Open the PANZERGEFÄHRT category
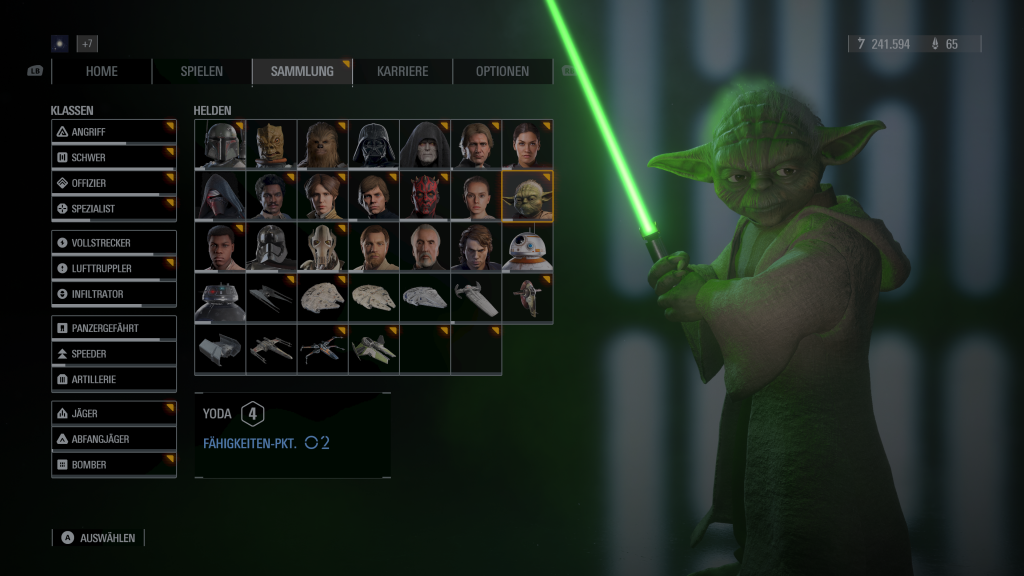1024x576 pixels. pyautogui.click(x=114, y=328)
